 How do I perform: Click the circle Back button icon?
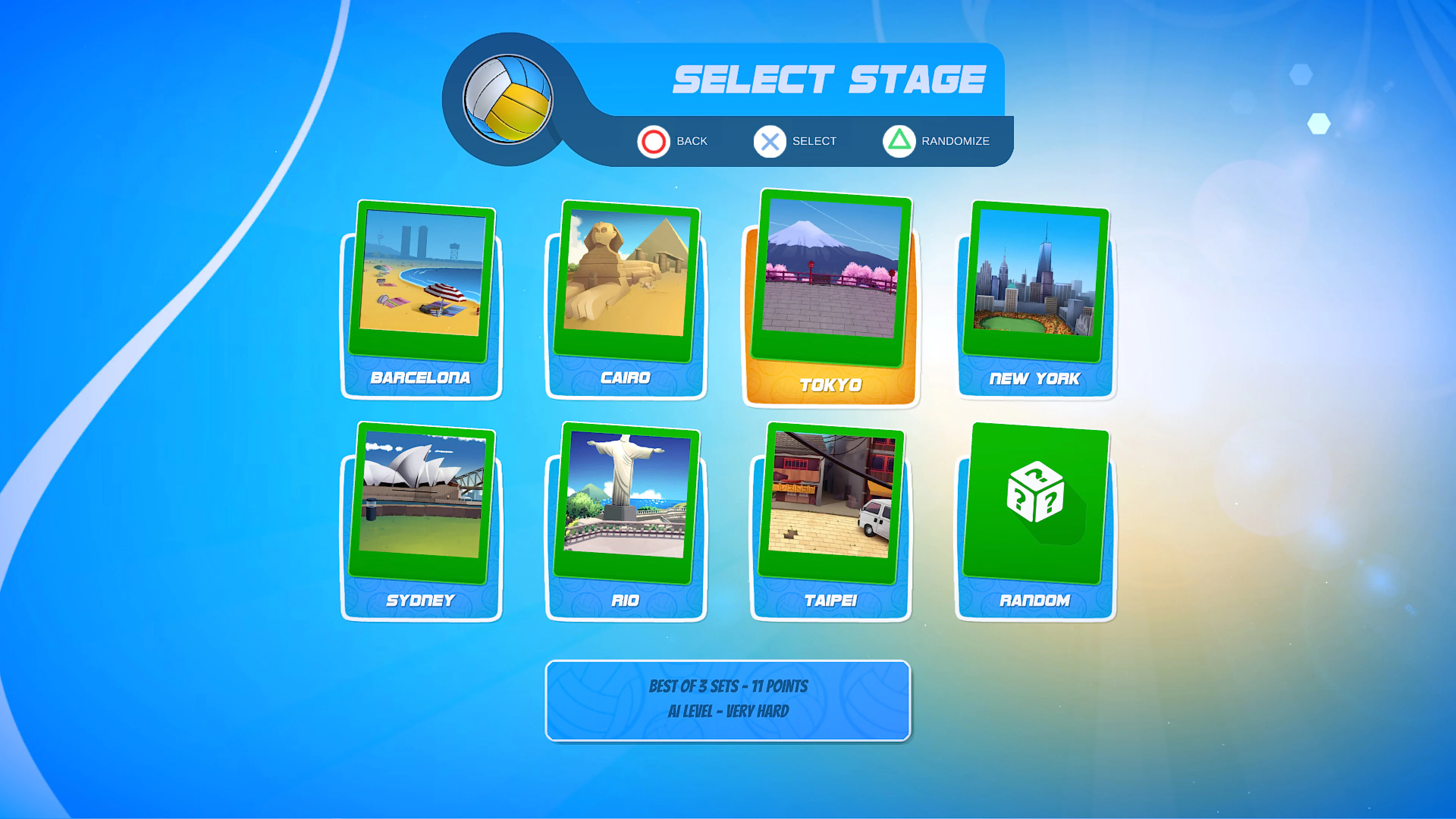pyautogui.click(x=653, y=141)
